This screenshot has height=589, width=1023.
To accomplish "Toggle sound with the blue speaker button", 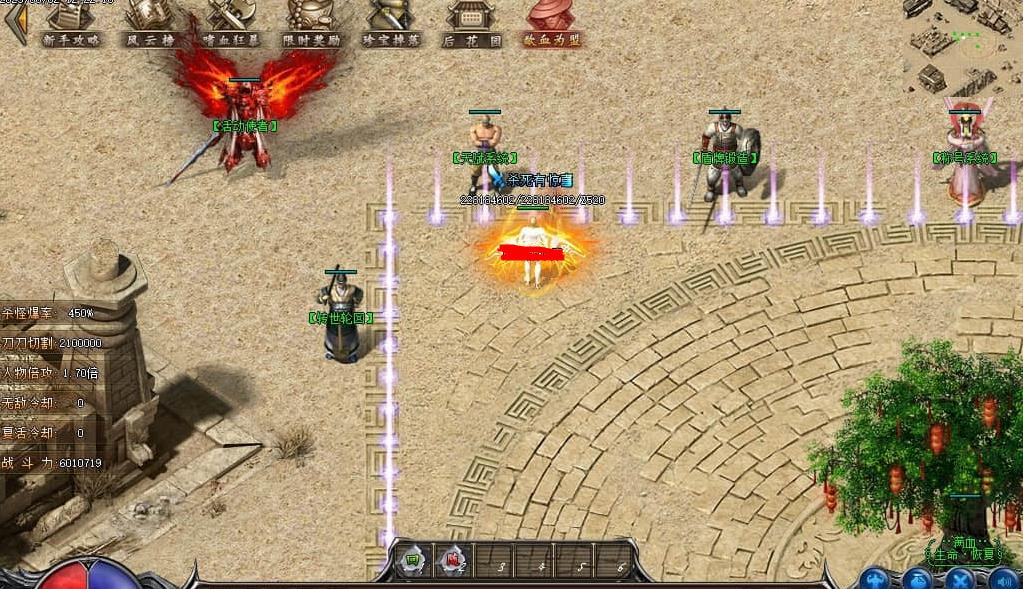I will 1002,579.
